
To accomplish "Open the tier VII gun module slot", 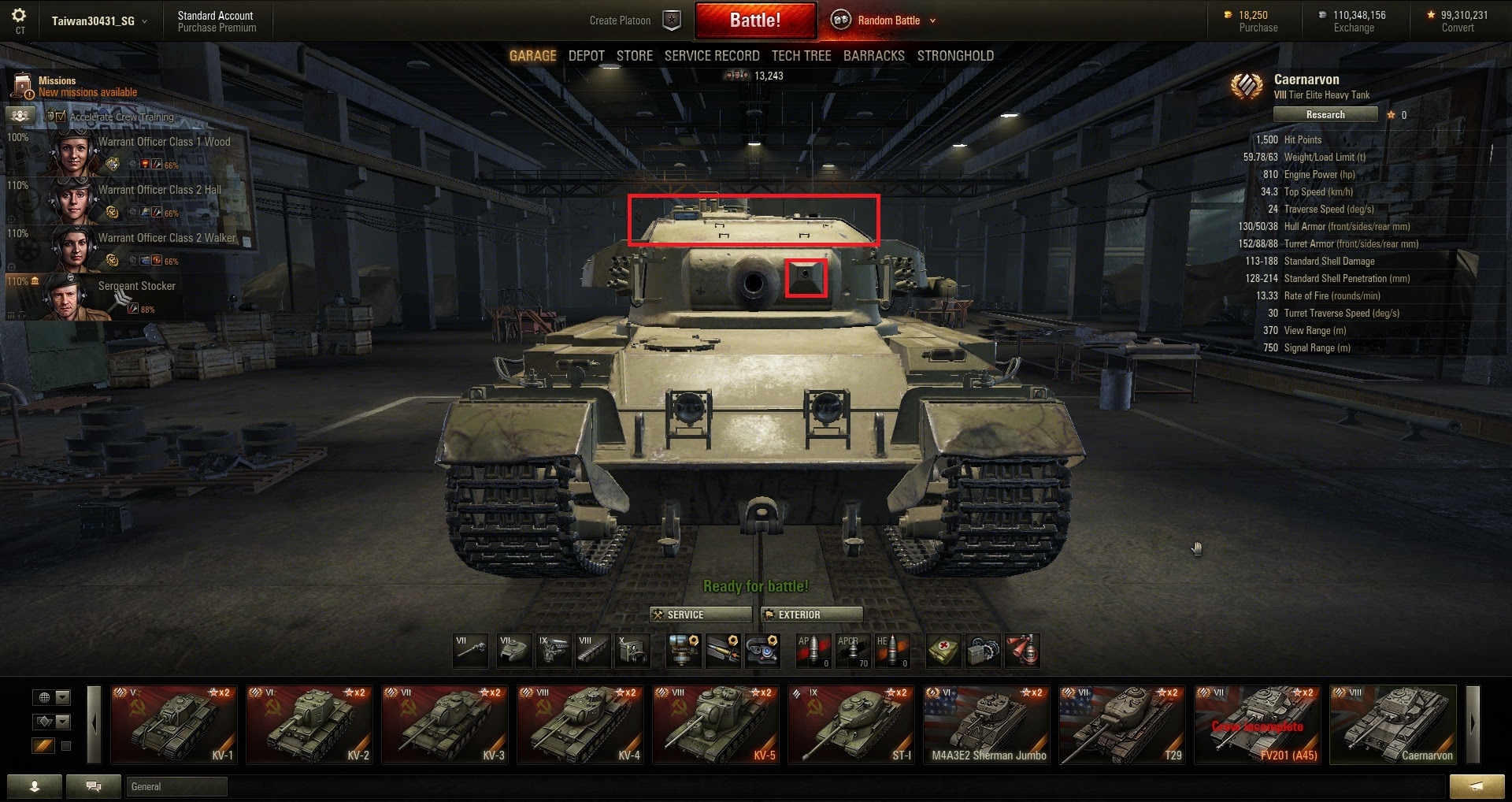I will pos(469,651).
